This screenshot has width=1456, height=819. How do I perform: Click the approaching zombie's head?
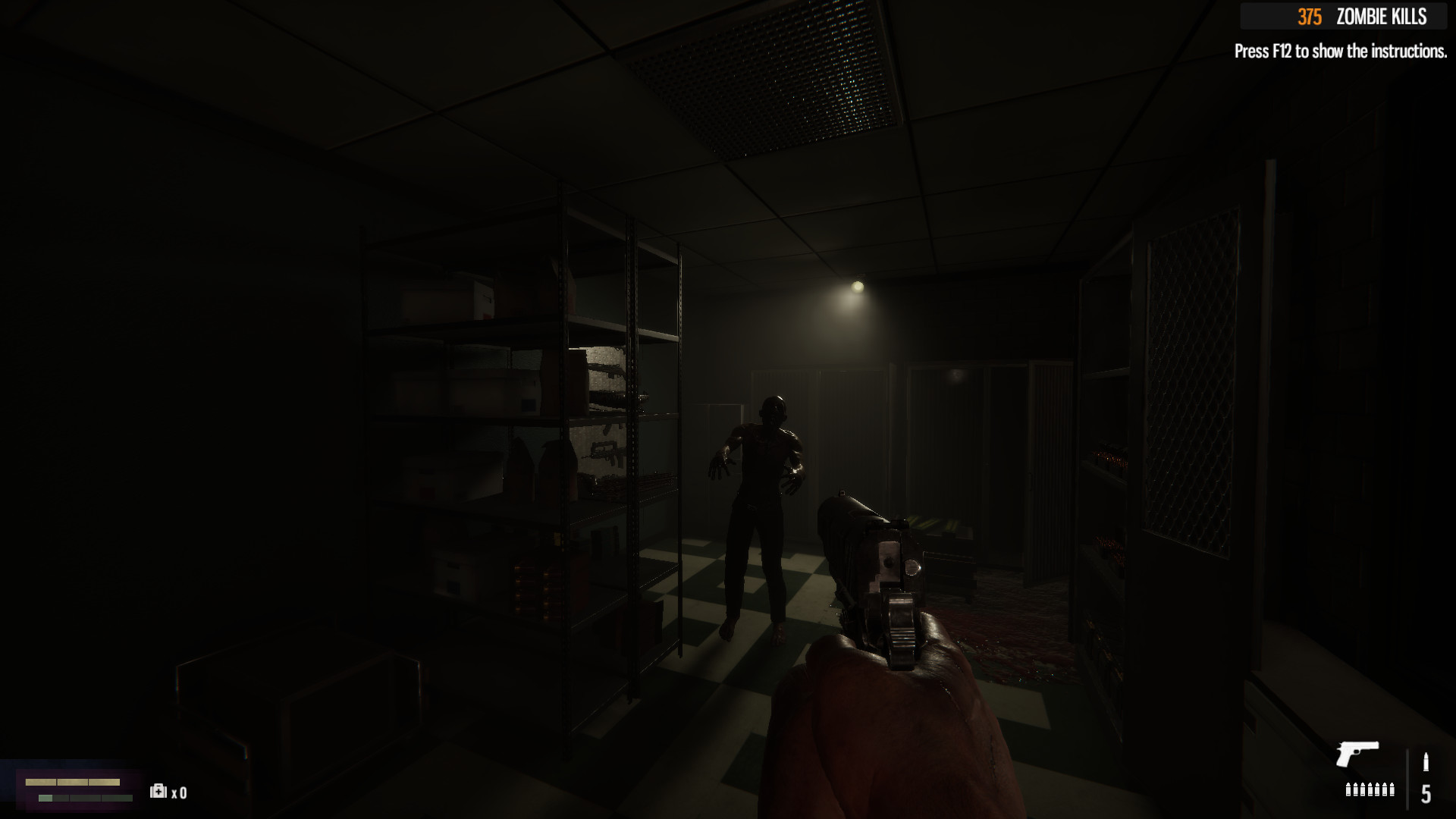coord(773,408)
